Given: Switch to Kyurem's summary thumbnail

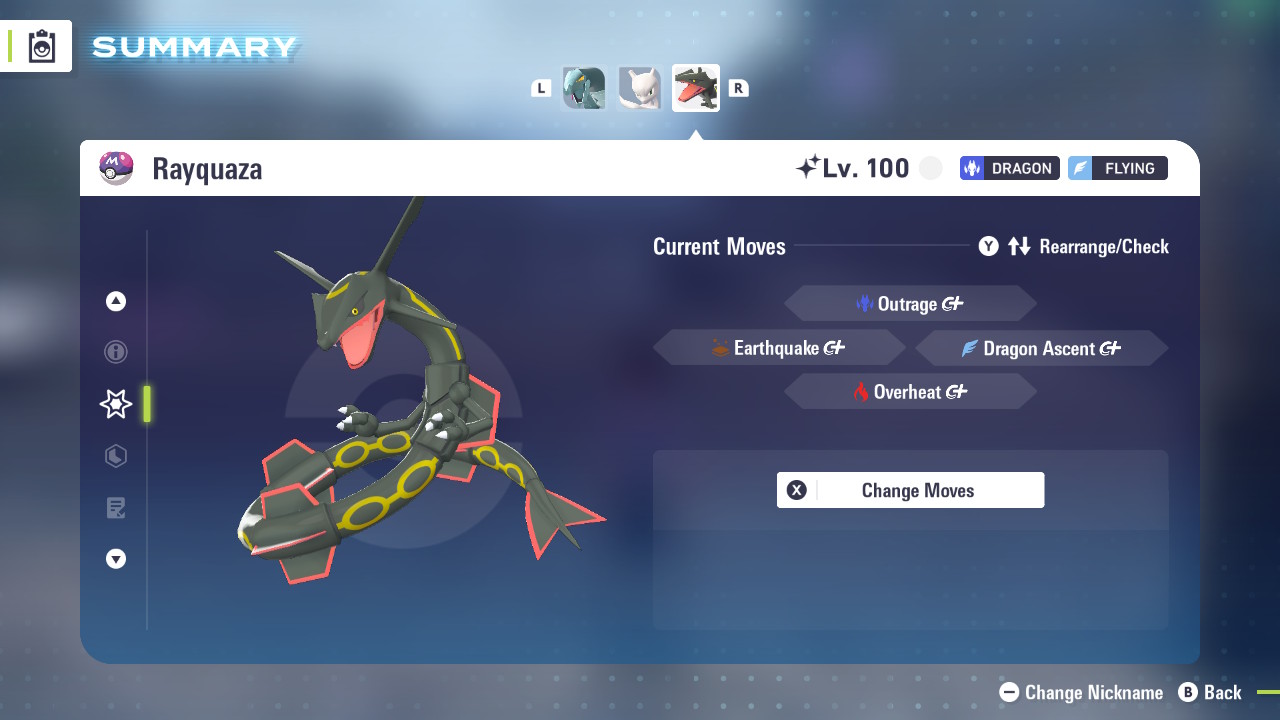Looking at the screenshot, I should [x=584, y=88].
